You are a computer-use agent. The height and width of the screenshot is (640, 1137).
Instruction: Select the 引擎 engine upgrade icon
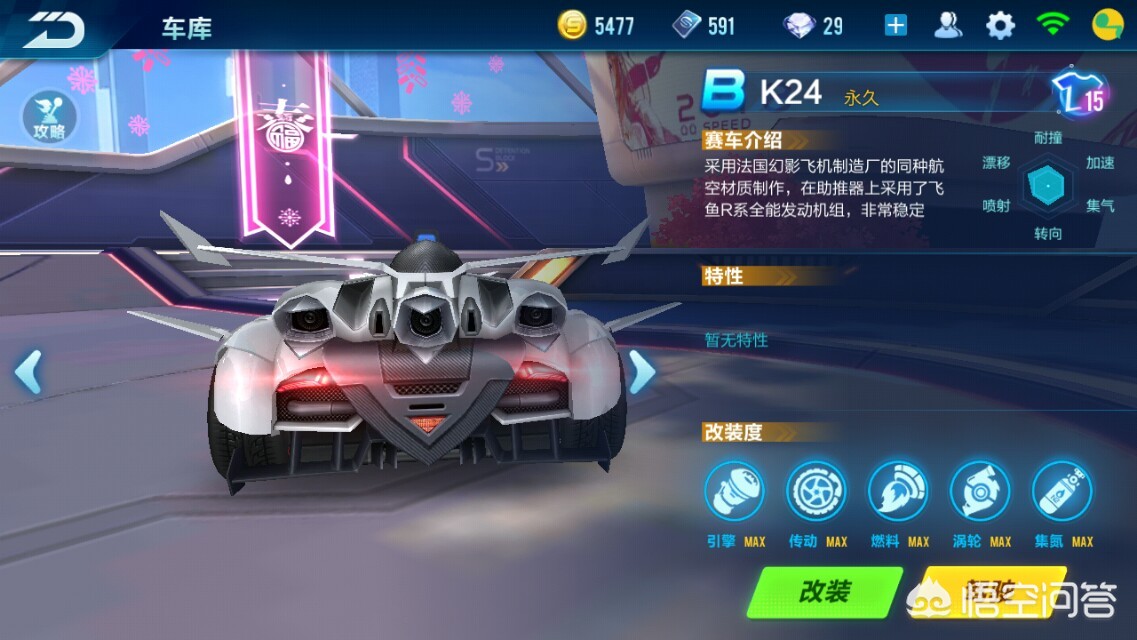click(x=734, y=492)
